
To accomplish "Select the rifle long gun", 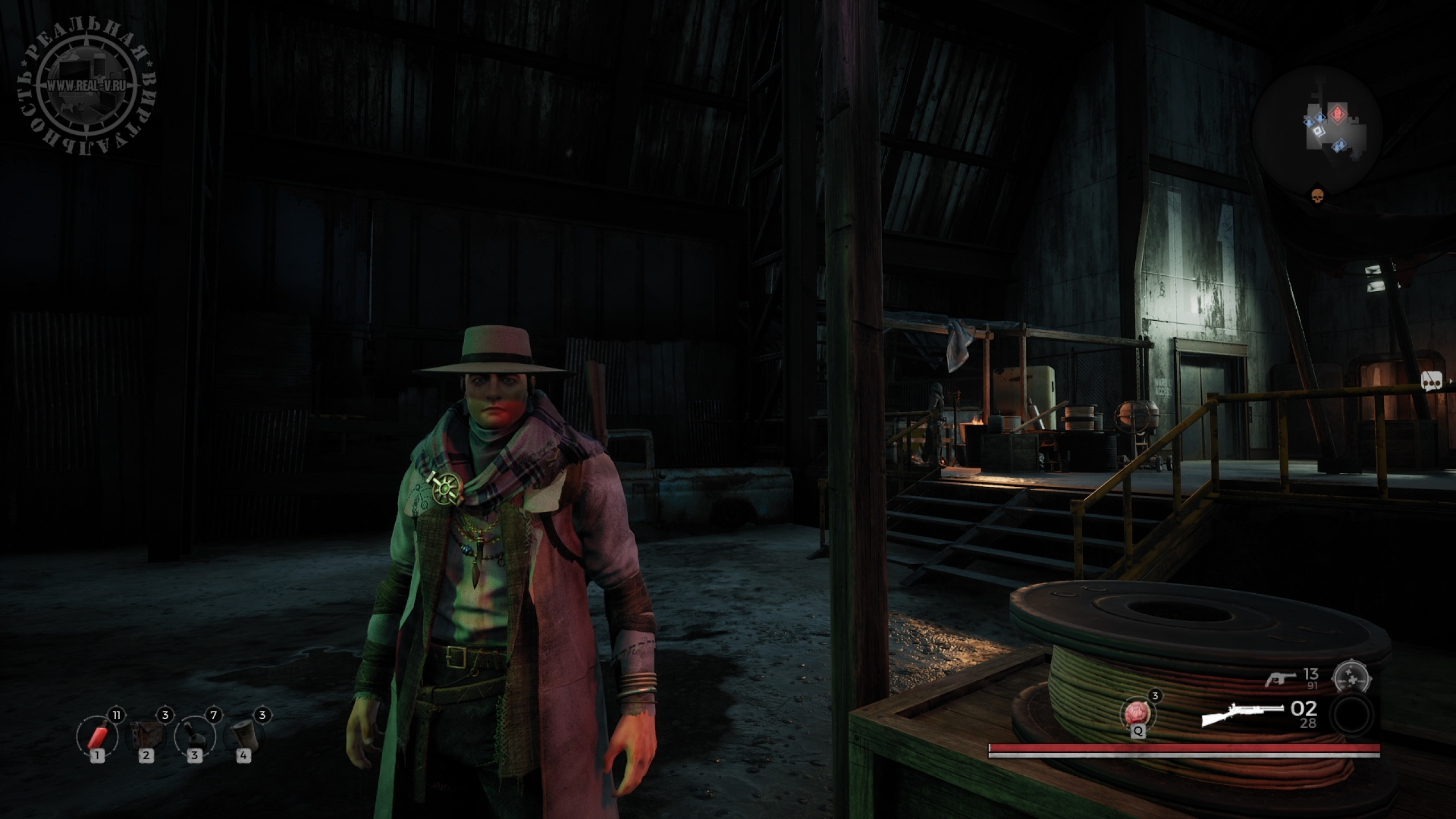I will coord(1242,714).
